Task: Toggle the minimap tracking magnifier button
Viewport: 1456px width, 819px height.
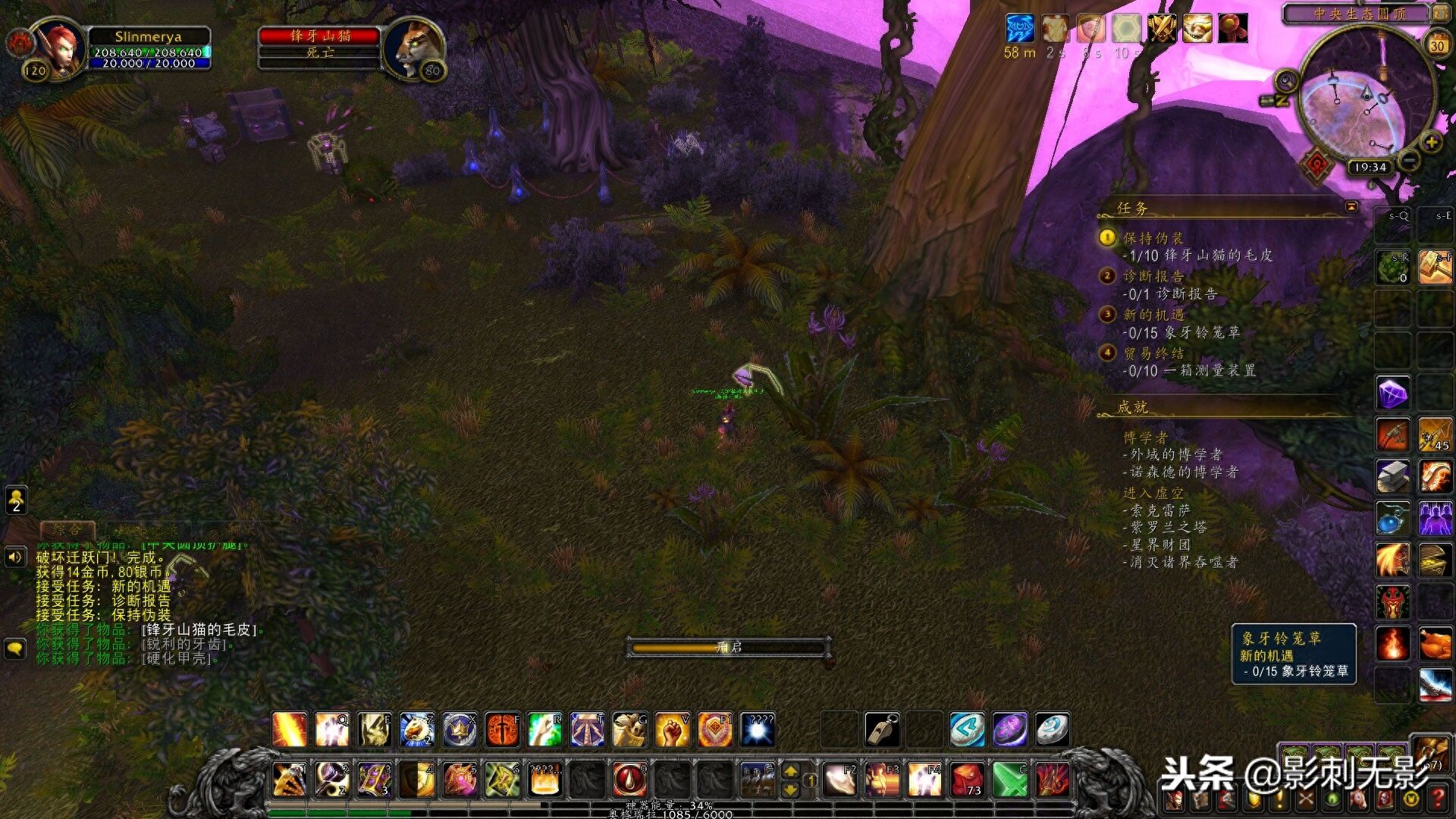Action: 1287,79
